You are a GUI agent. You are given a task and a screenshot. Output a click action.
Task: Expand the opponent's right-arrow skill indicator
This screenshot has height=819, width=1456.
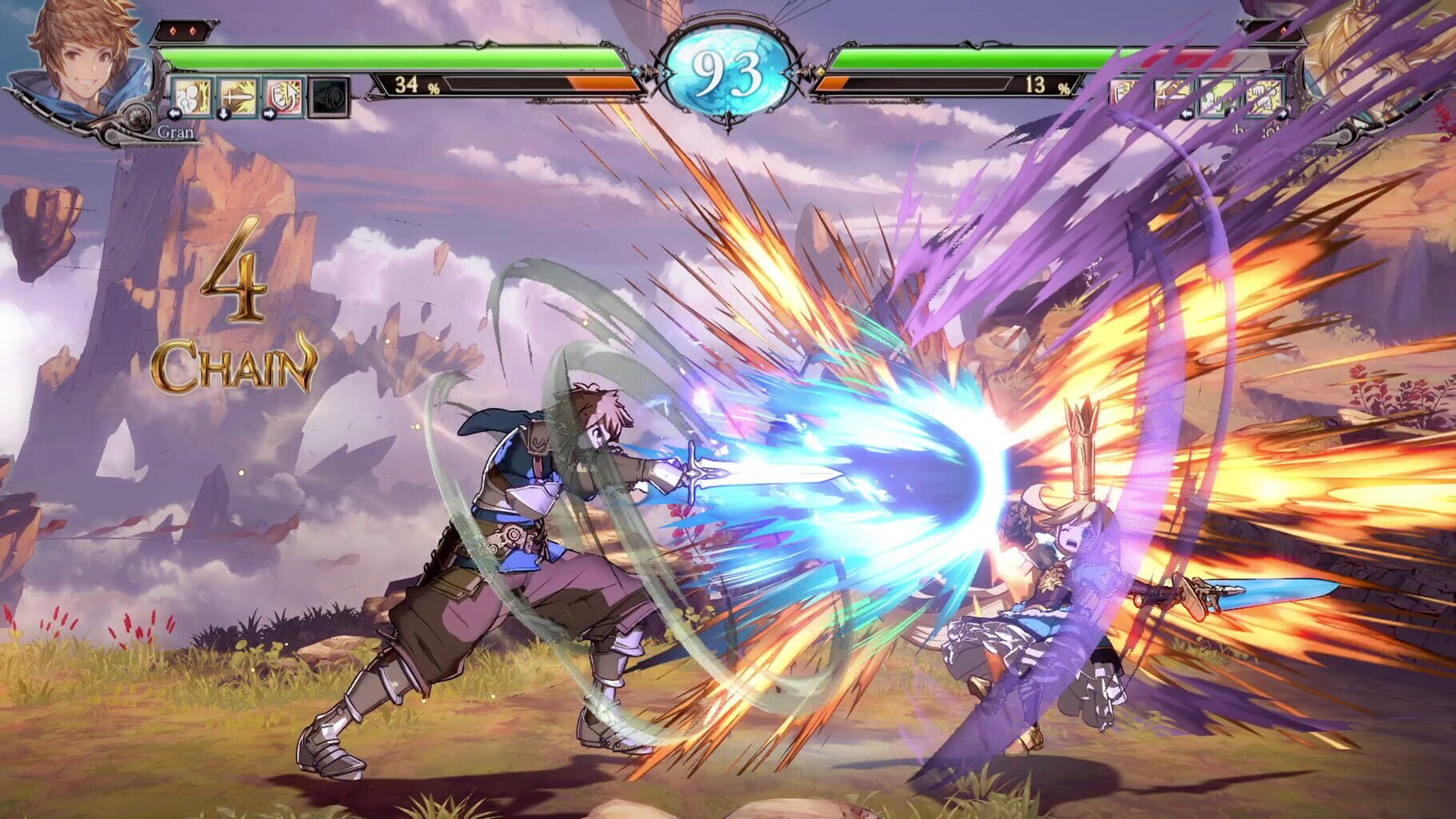click(1284, 114)
